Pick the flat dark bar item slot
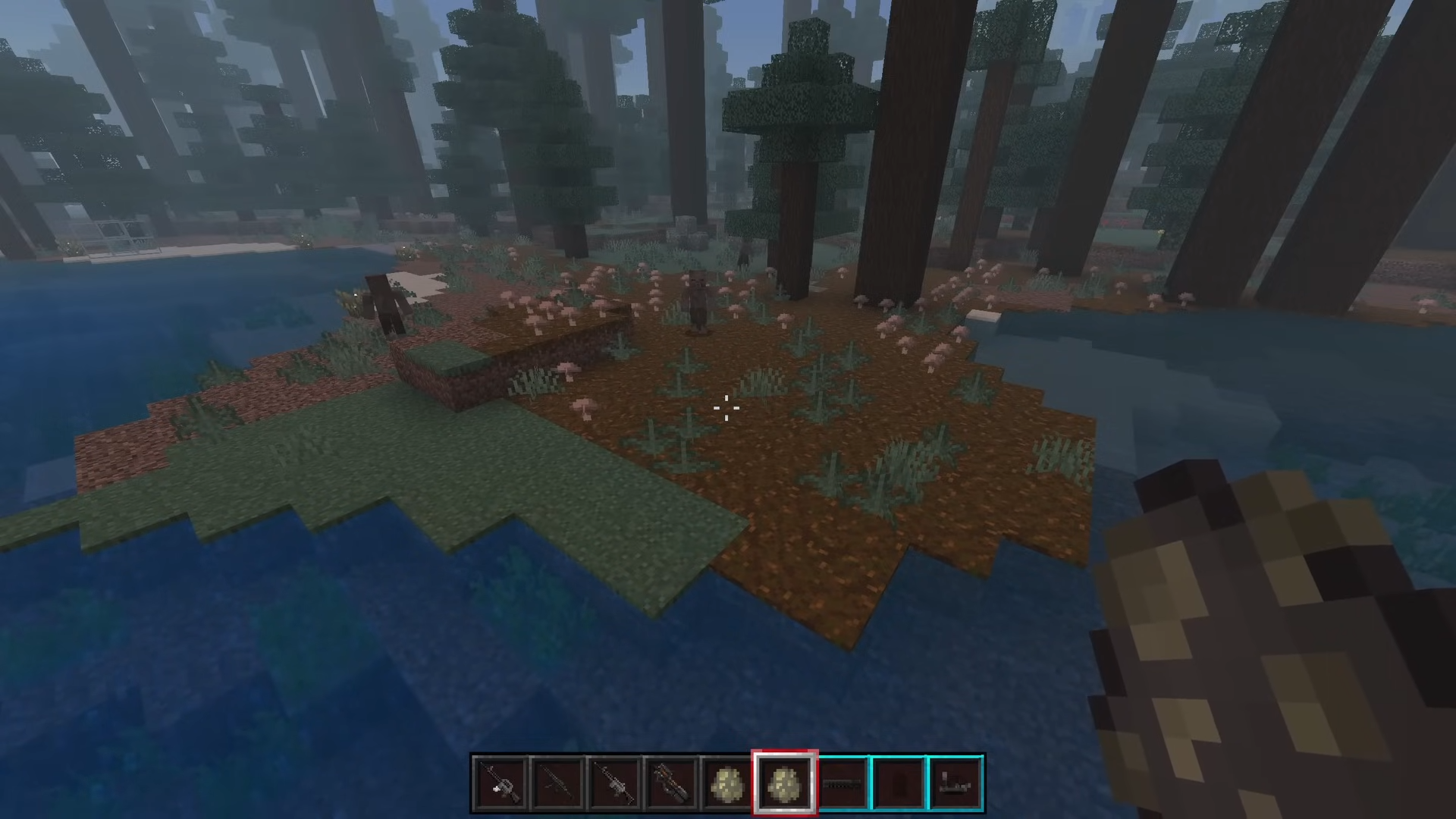1456x819 pixels. click(x=843, y=783)
